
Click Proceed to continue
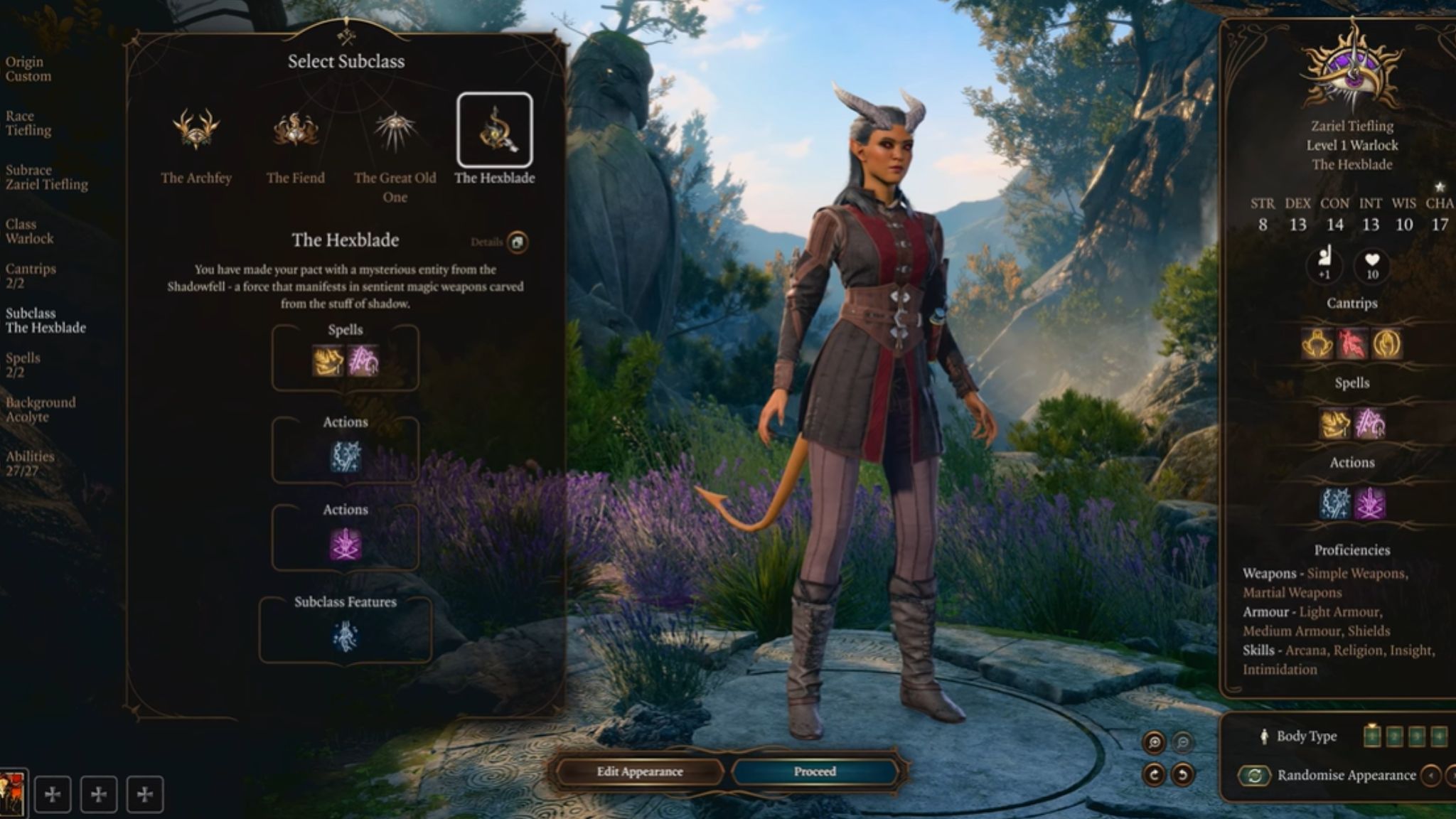(815, 771)
